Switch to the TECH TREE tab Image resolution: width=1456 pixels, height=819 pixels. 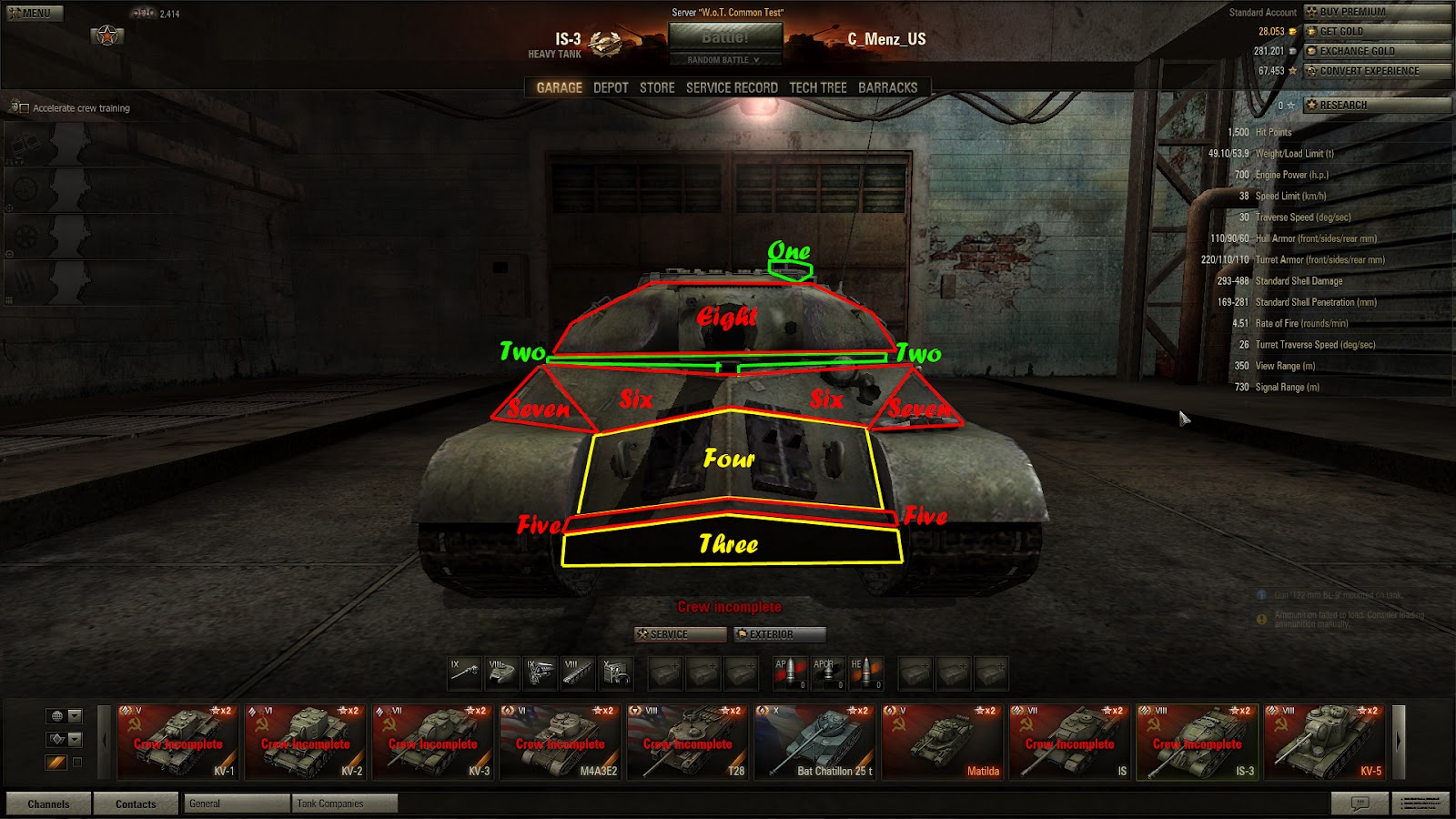click(819, 87)
